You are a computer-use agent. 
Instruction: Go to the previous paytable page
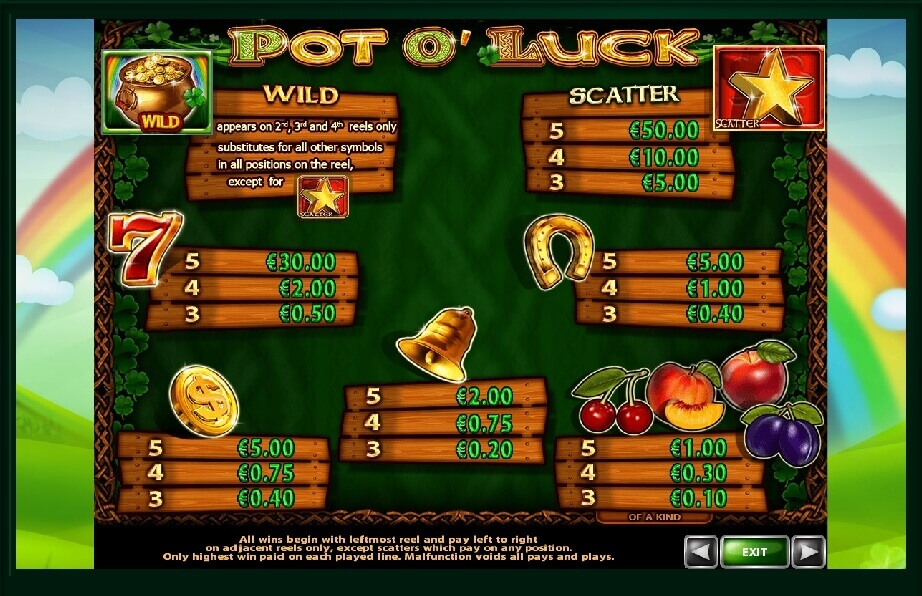(701, 551)
